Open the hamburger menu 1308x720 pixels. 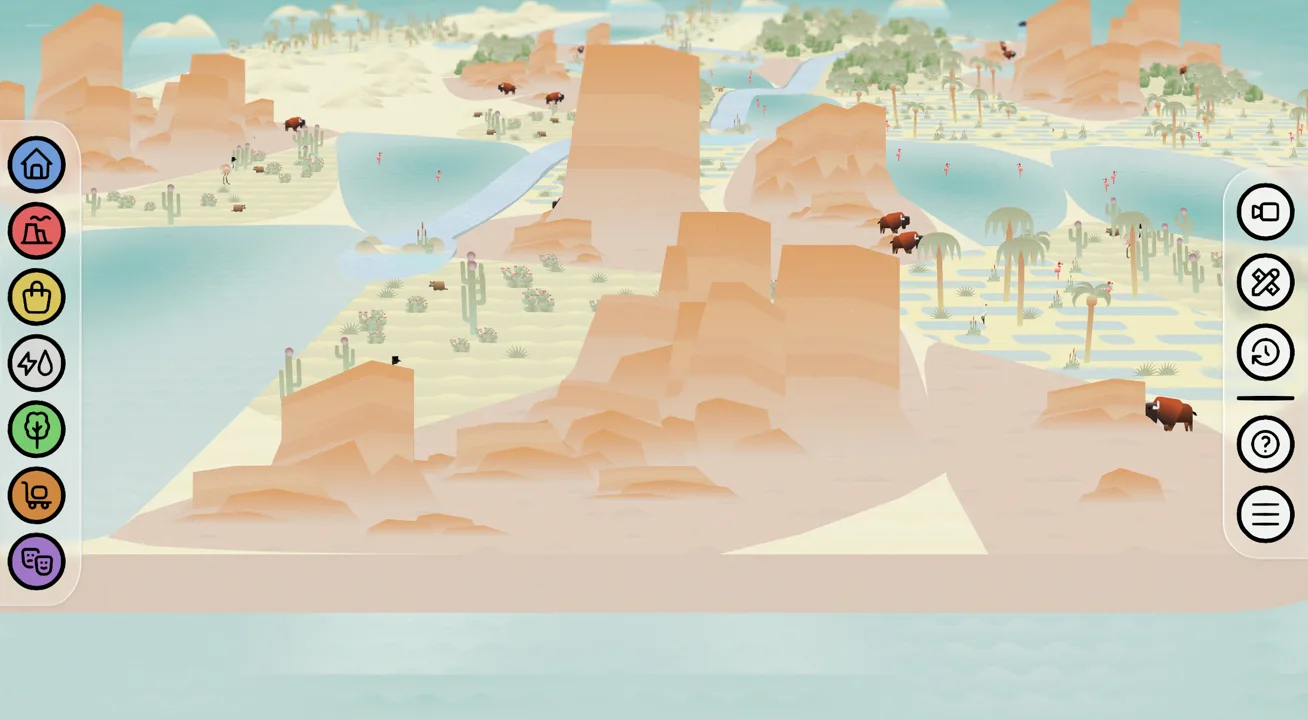click(x=1265, y=514)
